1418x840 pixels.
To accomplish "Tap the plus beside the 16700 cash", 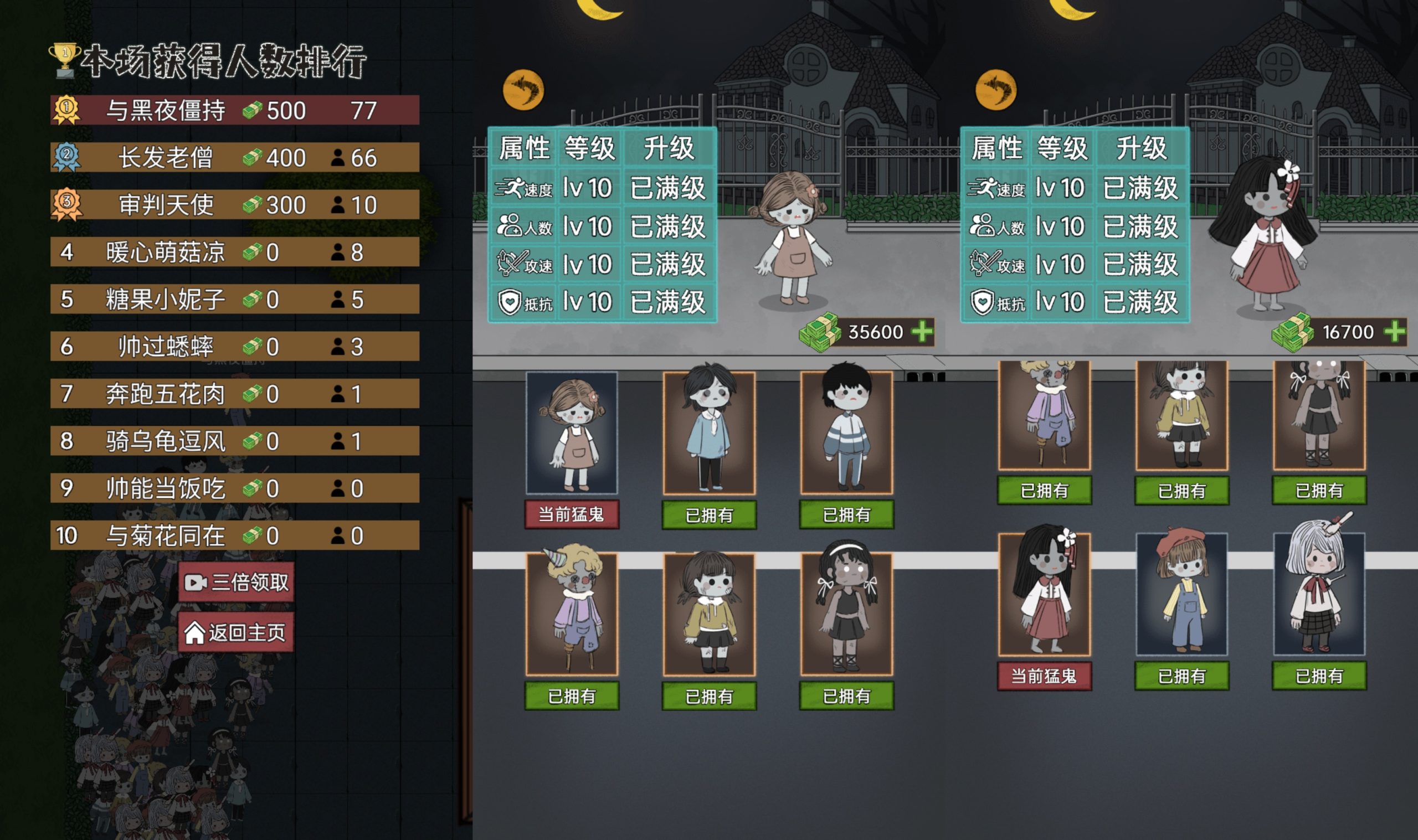I will coord(1395,332).
